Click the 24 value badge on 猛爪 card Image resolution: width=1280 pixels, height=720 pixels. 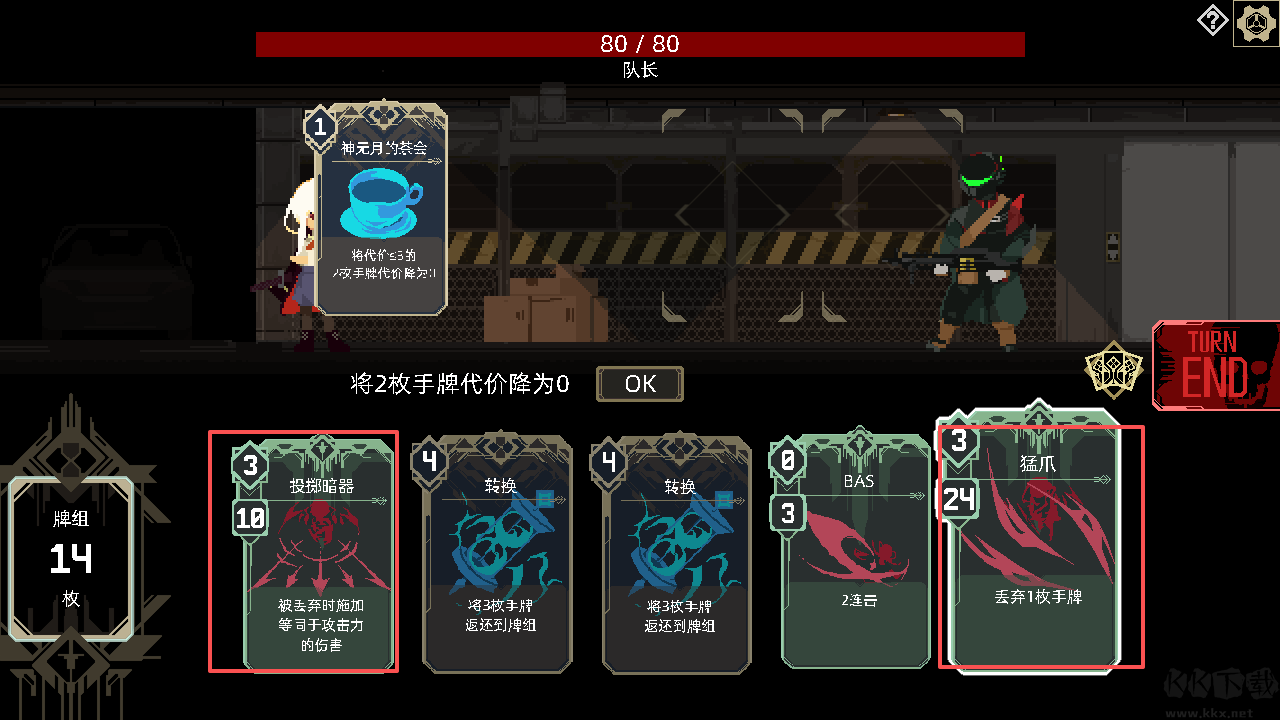pos(957,499)
